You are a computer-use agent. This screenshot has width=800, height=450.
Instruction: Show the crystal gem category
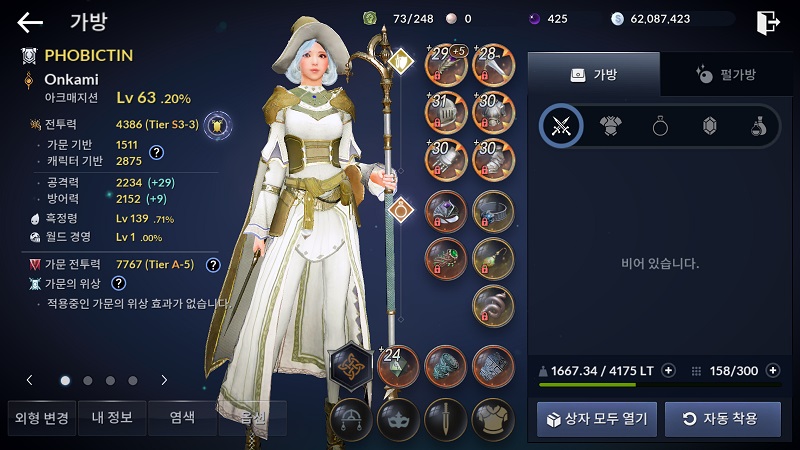point(710,126)
